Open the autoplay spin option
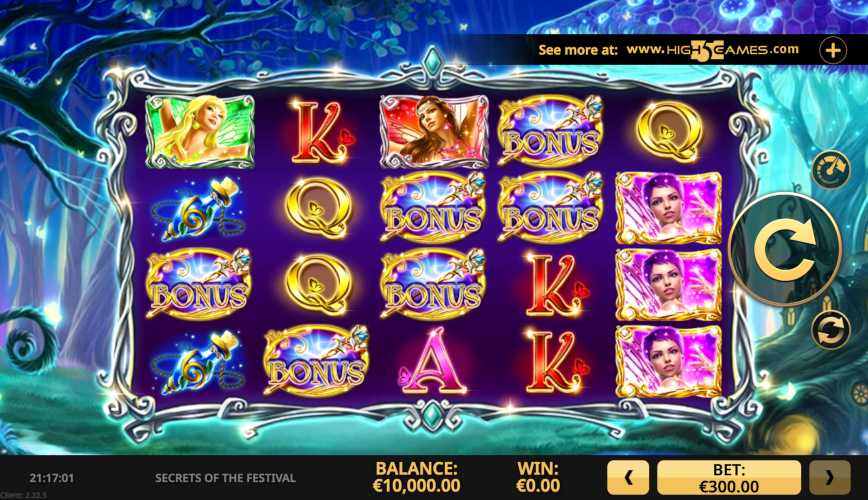Viewport: 868px width, 500px height. point(830,330)
